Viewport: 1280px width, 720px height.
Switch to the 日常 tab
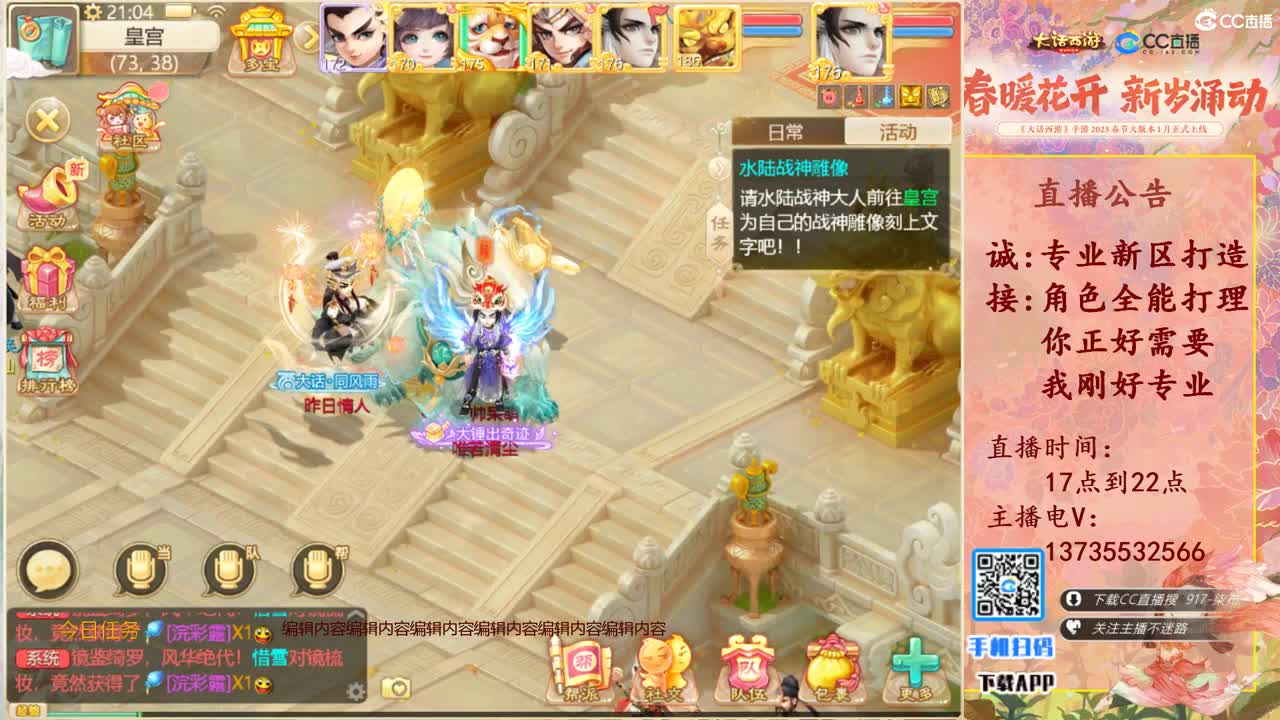tap(789, 131)
